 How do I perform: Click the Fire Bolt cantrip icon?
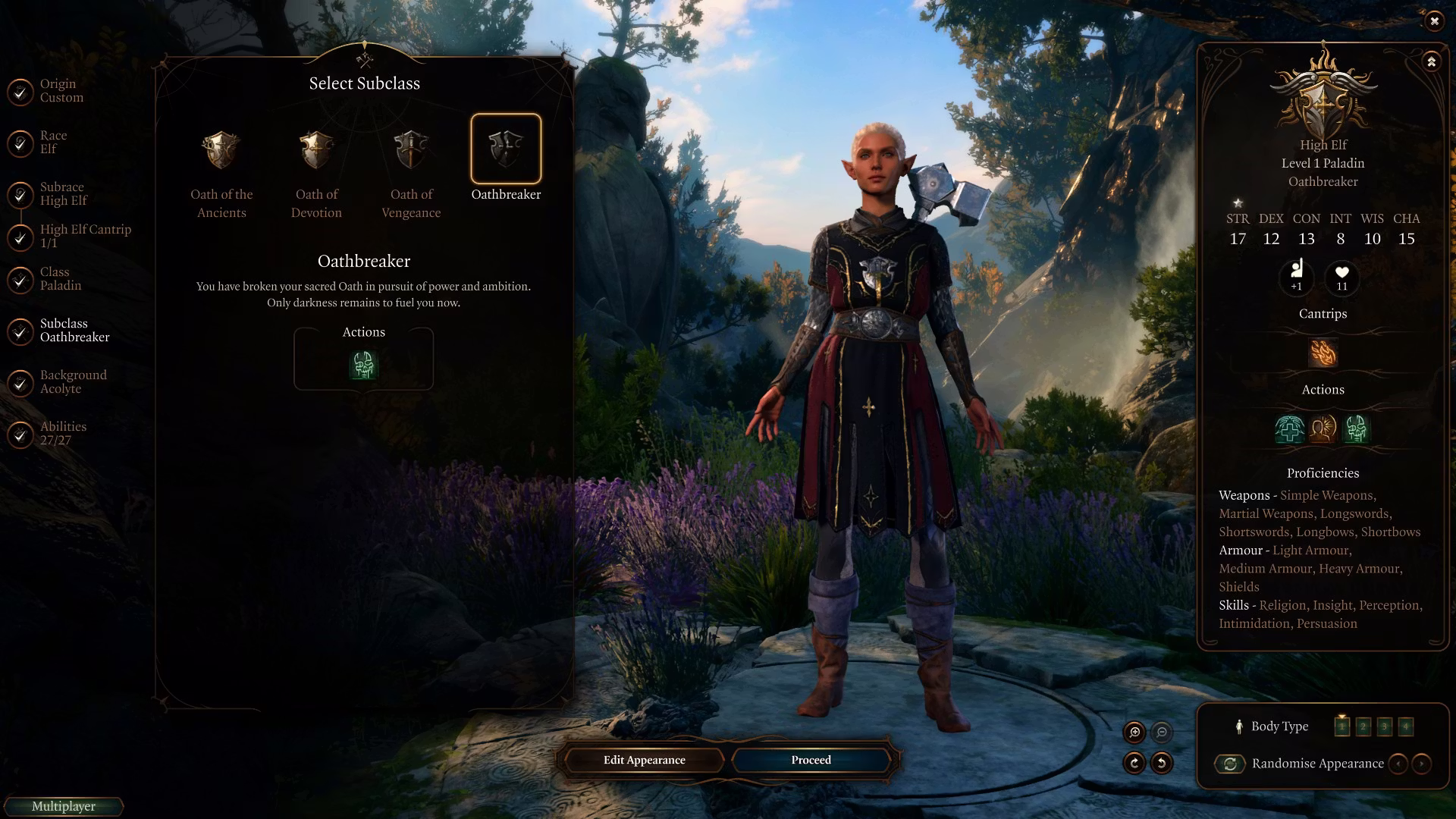point(1323,353)
